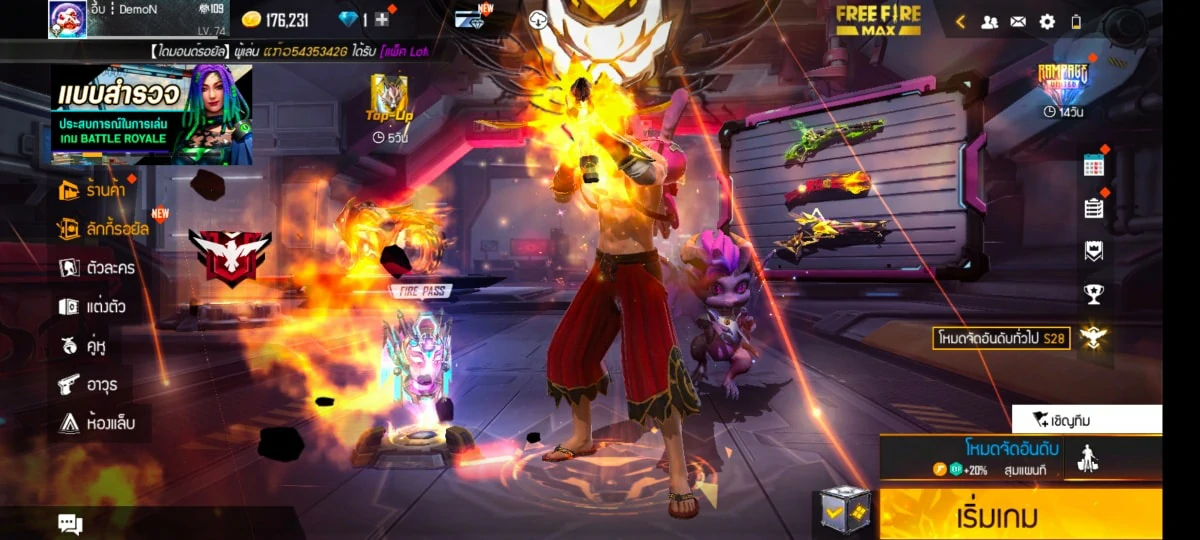
Task: Open the ห้องแล็บ lab menu
Action: tap(98, 423)
